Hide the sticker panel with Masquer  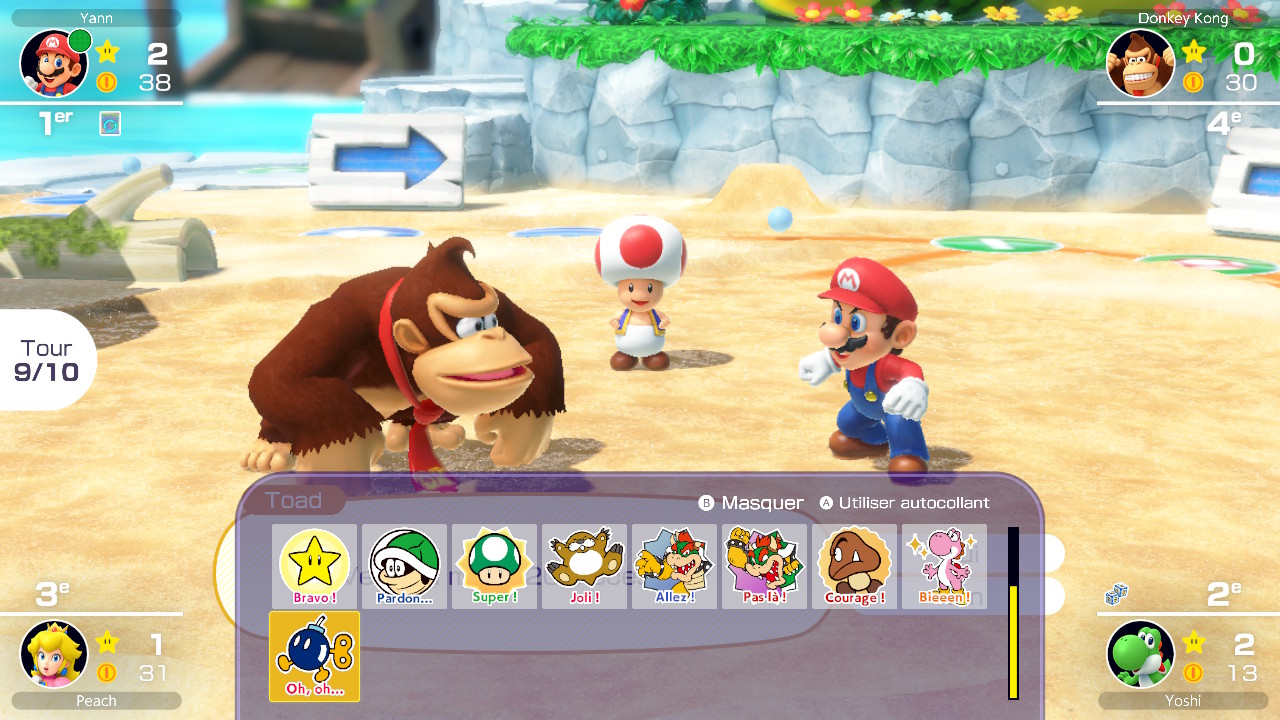(x=751, y=503)
